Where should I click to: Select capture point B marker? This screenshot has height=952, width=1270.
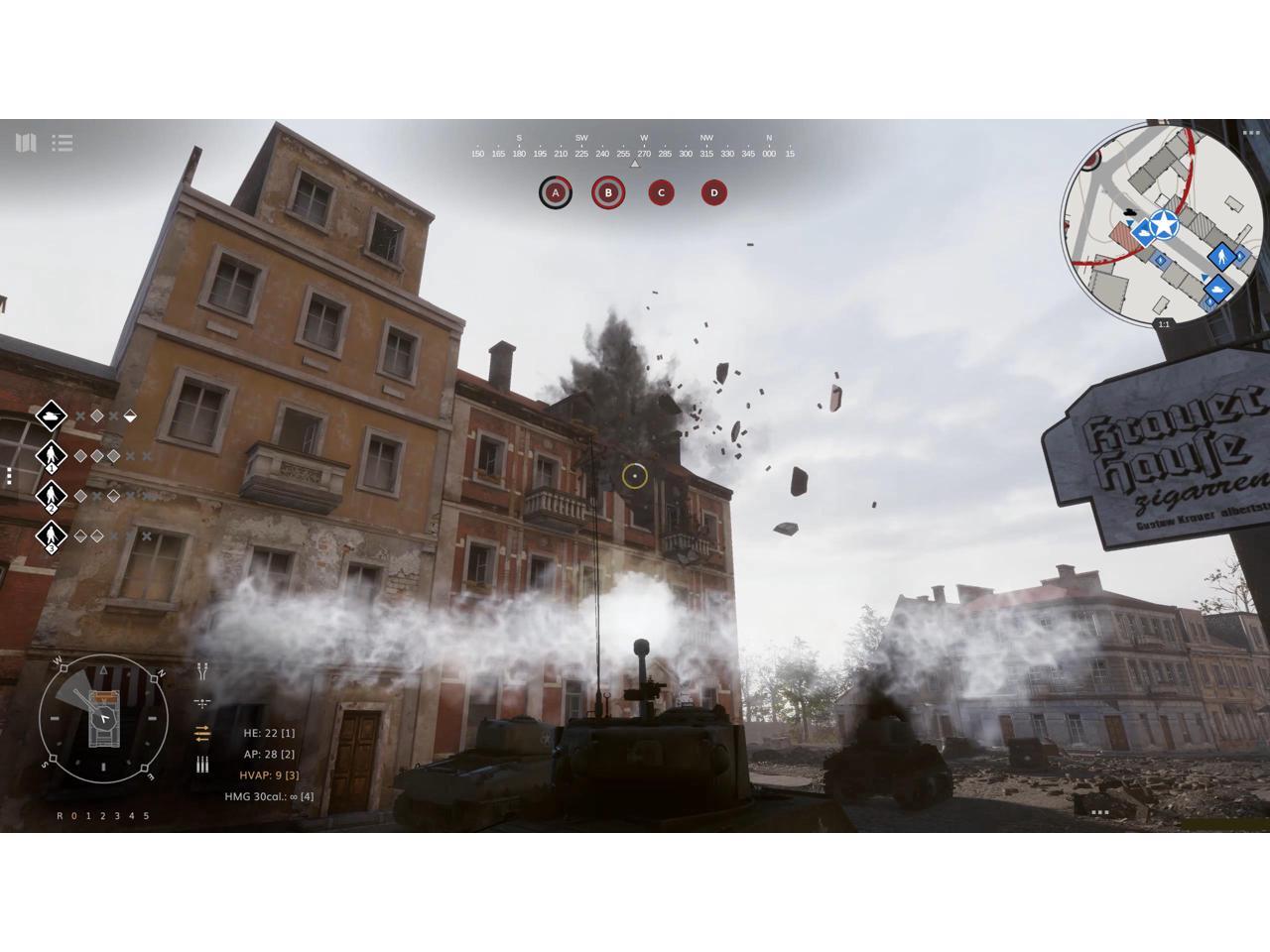coord(608,192)
